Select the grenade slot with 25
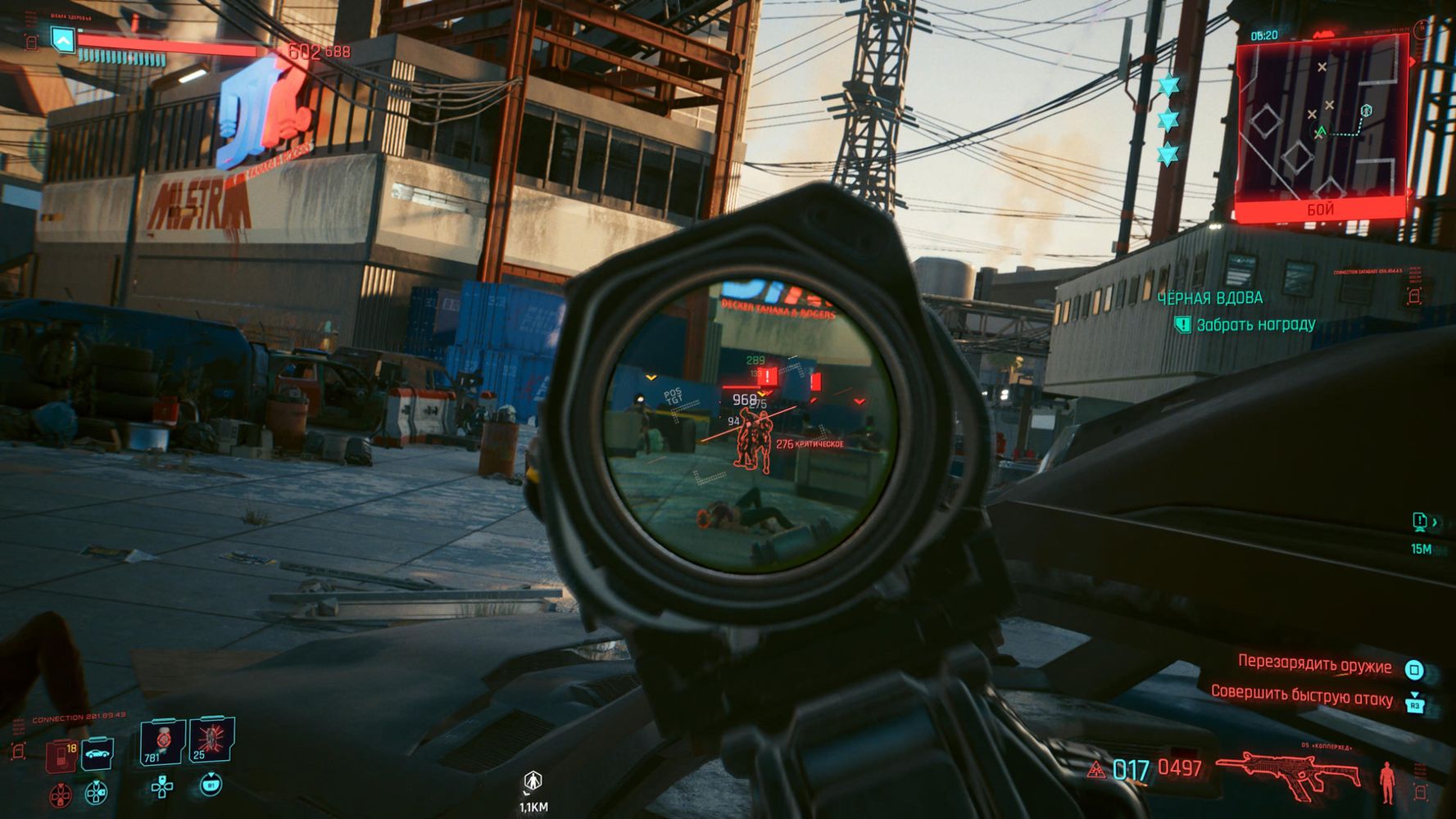The height and width of the screenshot is (819, 1456). 211,740
